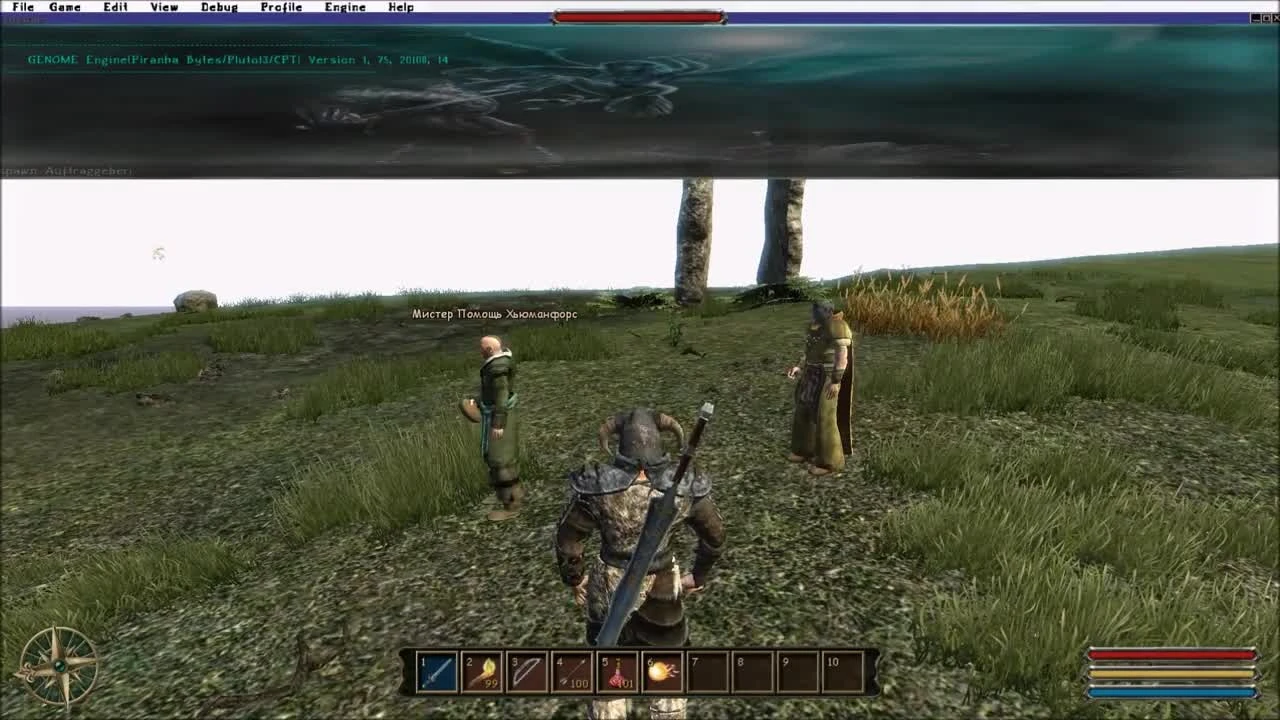
Task: Open the Engine menu
Action: (345, 7)
